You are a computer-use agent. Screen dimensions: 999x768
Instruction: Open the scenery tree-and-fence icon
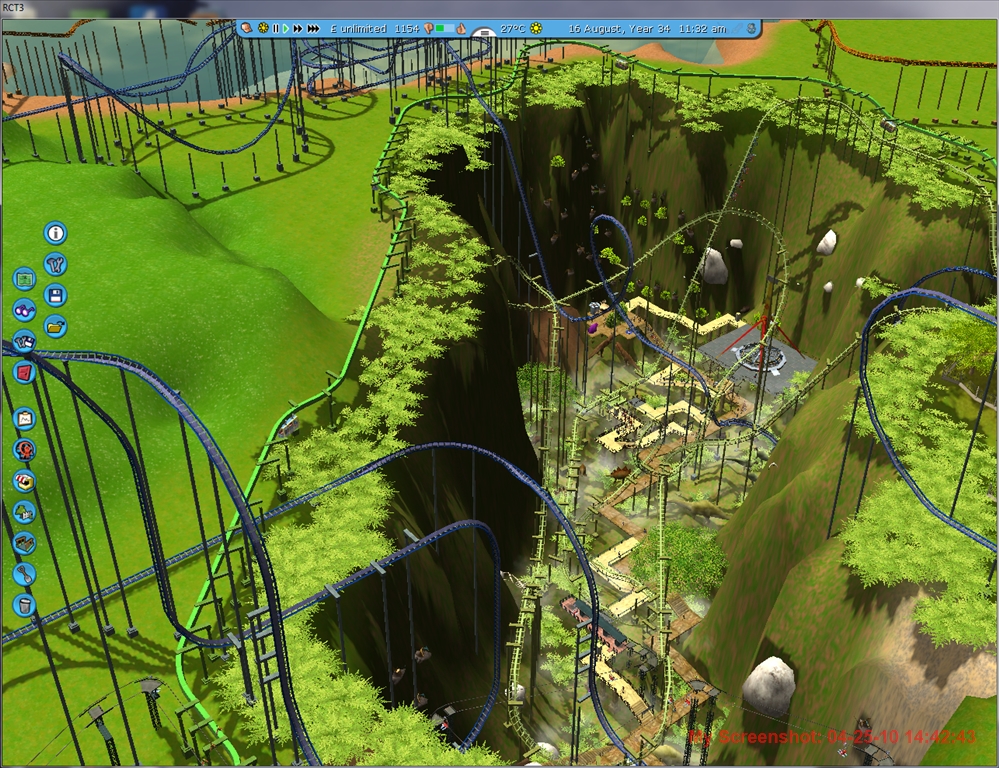(24, 512)
